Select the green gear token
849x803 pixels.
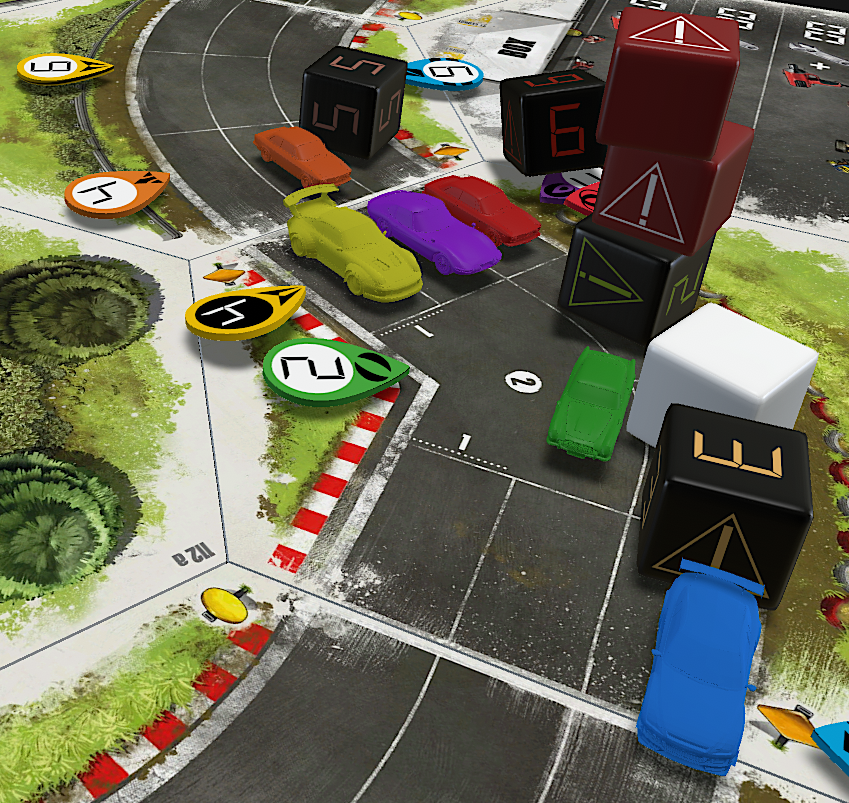coord(330,371)
